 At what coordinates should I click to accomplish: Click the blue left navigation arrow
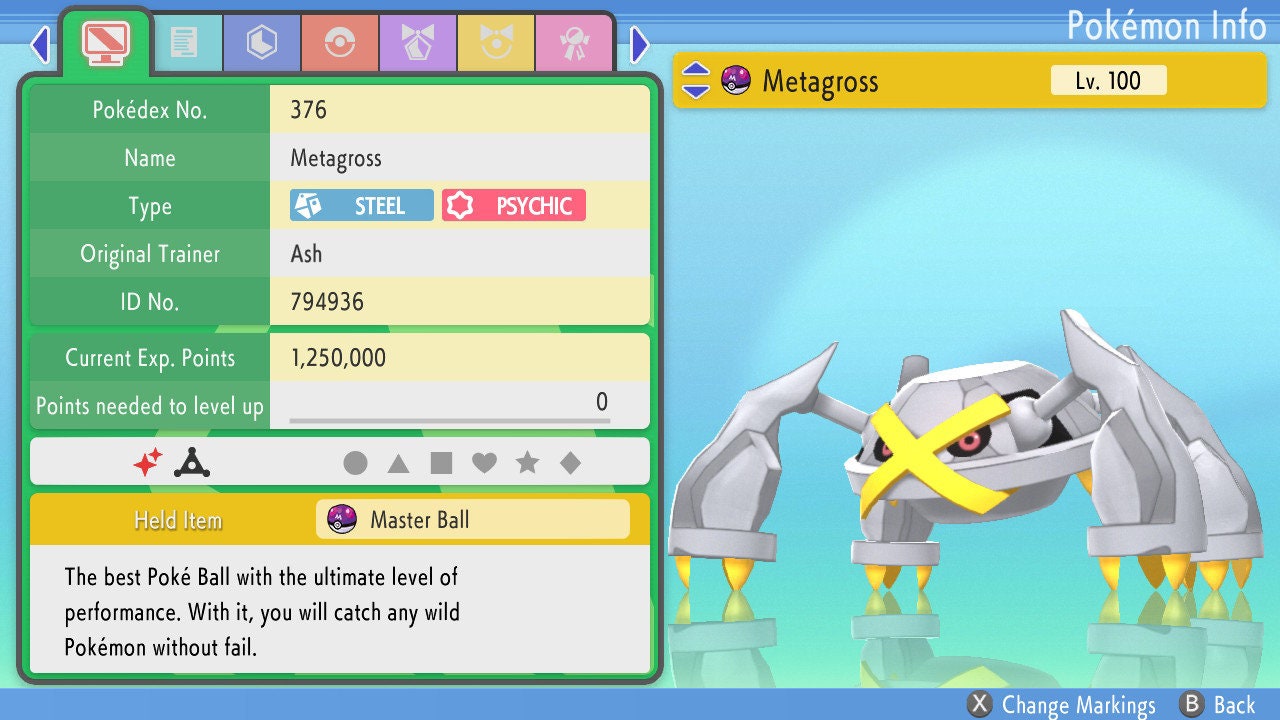point(39,44)
